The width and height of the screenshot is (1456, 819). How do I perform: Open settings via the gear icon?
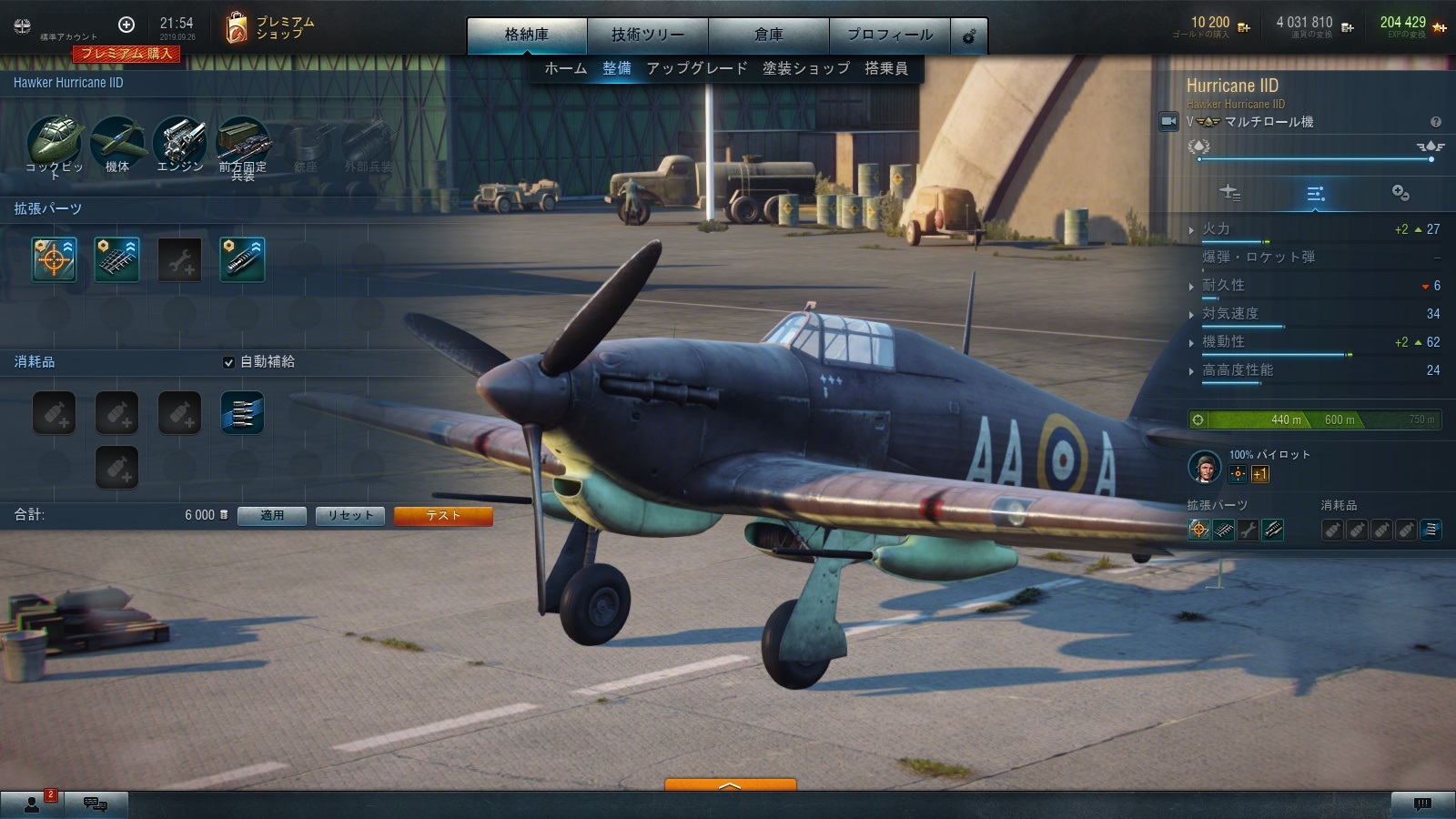969,36
